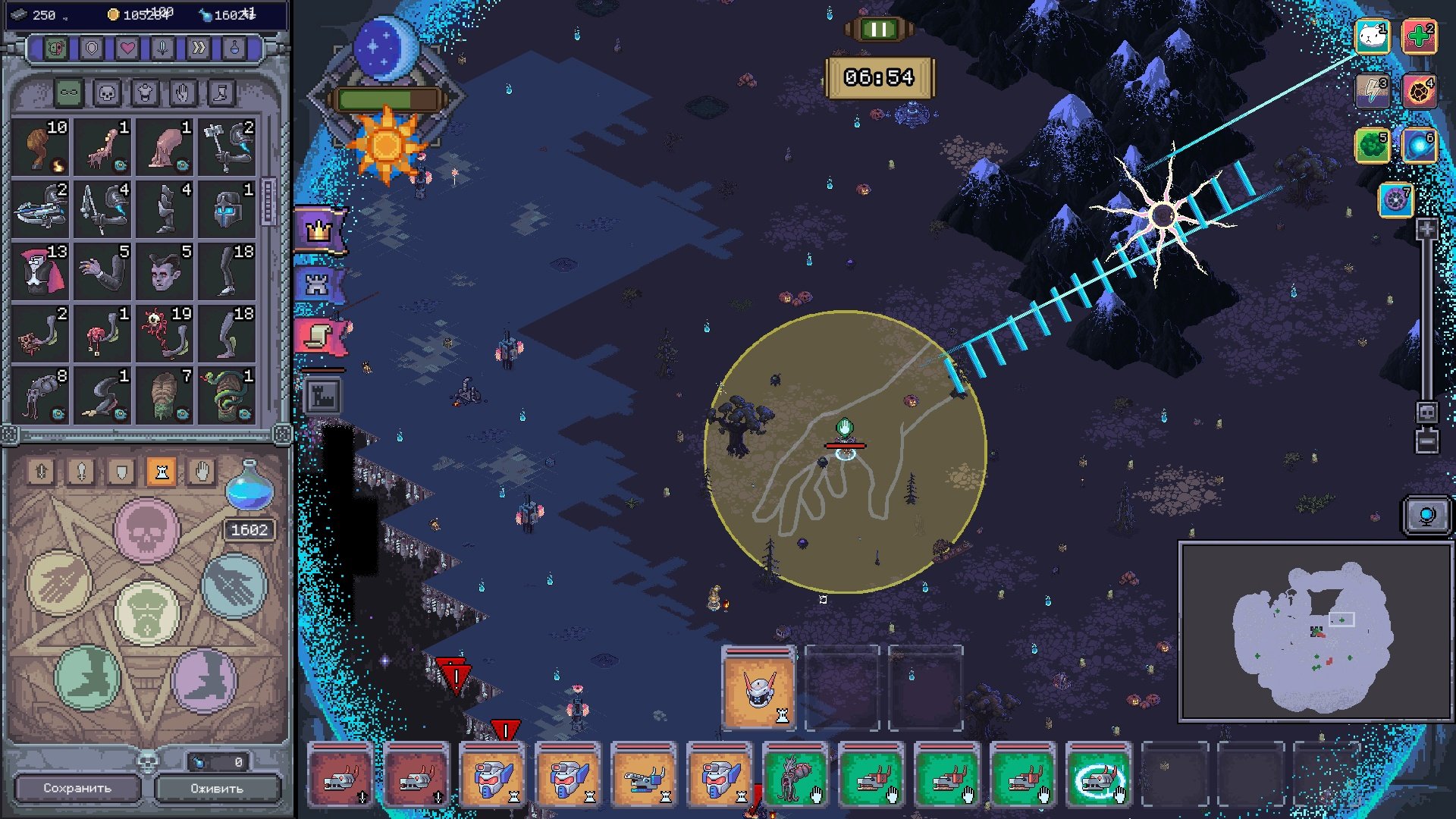Activate the white cat ability icon
1456x819 pixels.
click(1372, 36)
